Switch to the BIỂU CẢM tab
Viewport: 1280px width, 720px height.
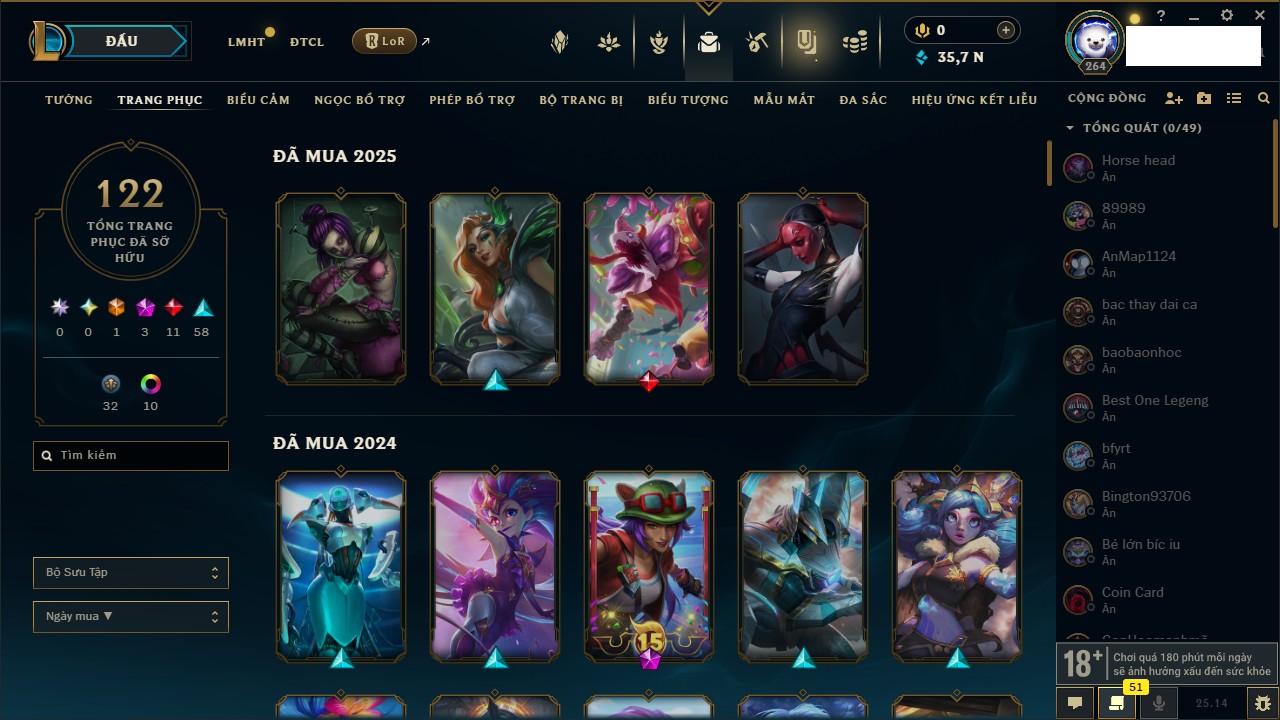tap(258, 100)
